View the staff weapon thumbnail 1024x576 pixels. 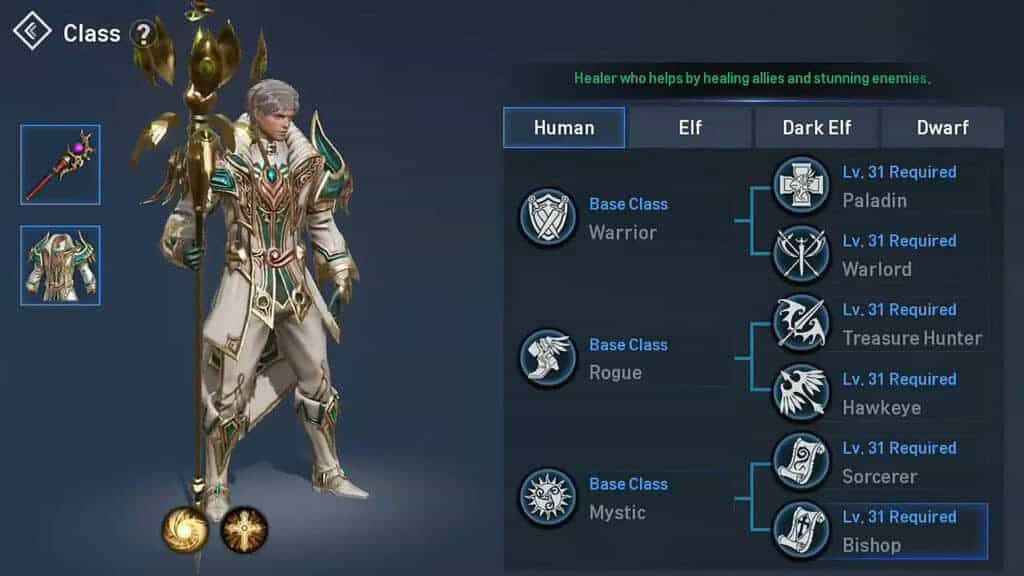pyautogui.click(x=60, y=165)
